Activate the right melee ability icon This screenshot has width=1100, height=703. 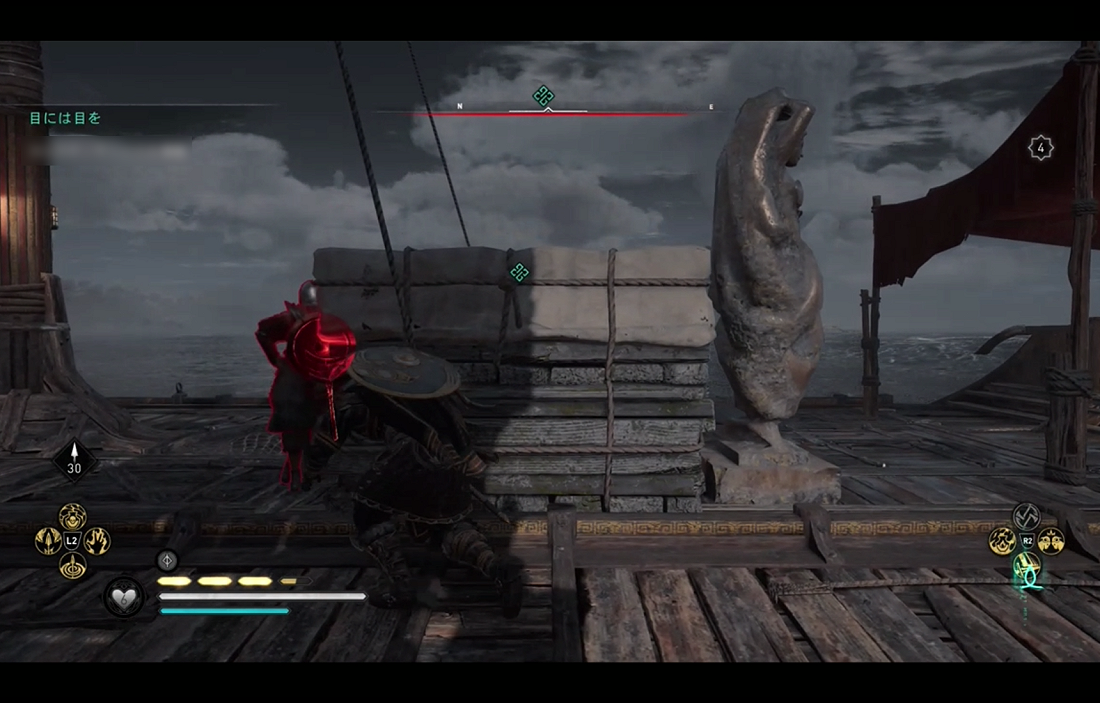[x=1051, y=541]
